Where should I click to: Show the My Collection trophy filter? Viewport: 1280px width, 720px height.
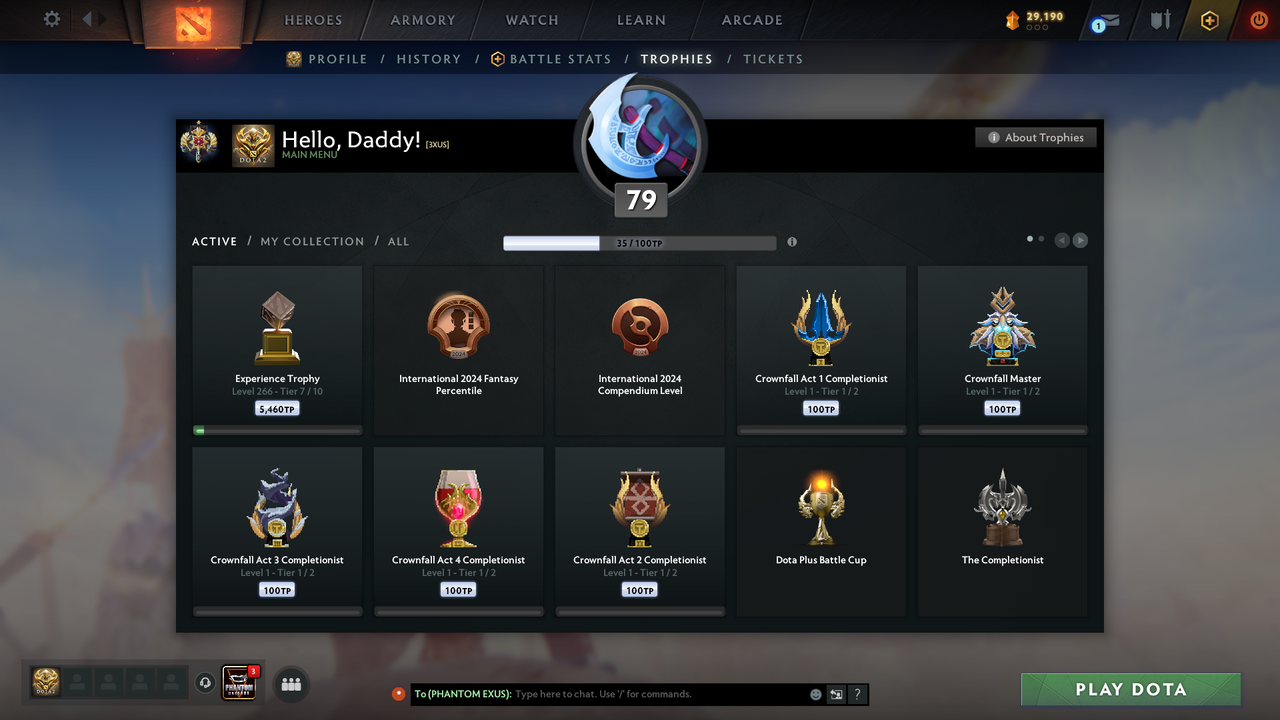click(312, 242)
